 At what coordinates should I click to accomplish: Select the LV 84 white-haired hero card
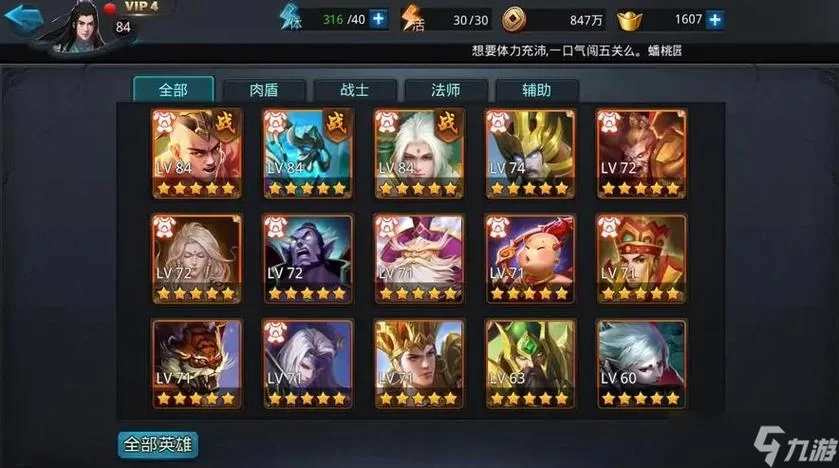point(418,153)
